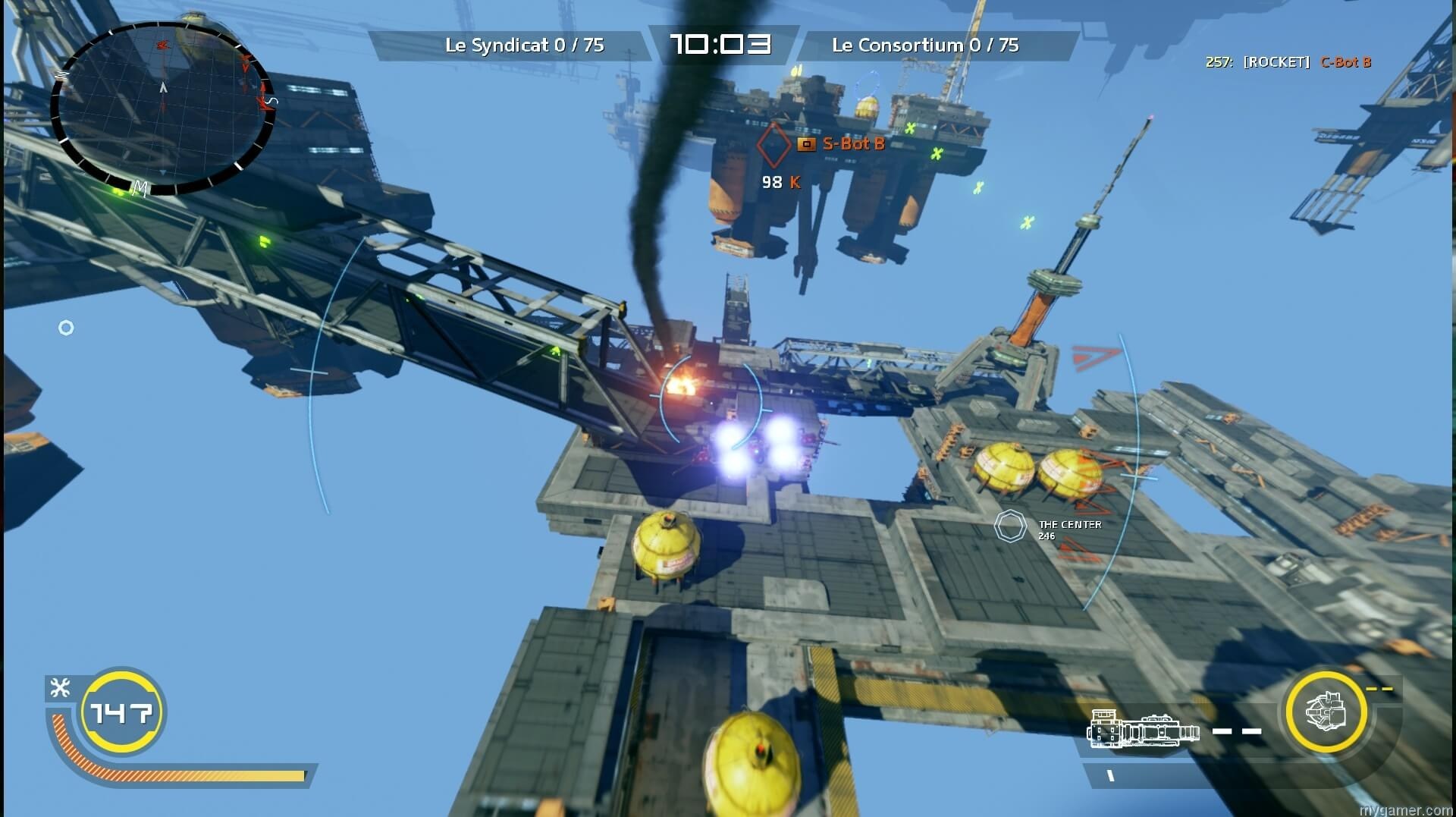This screenshot has width=1456, height=817.
Task: Click THE CENTER hexagonal waypoint marker
Action: point(1009,526)
